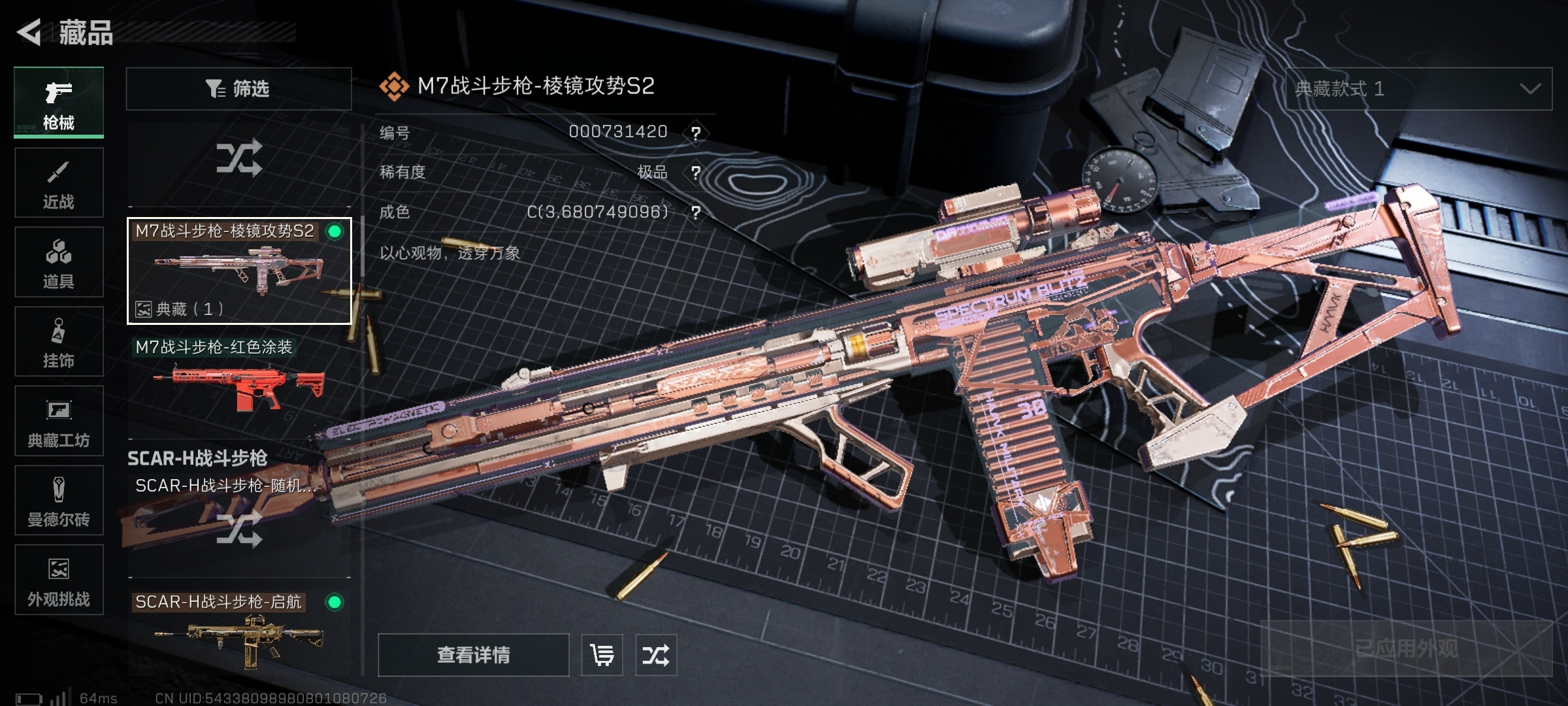Viewport: 1568px width, 706px height.
Task: Switch to the 挂饰 charms tab
Action: pyautogui.click(x=59, y=341)
